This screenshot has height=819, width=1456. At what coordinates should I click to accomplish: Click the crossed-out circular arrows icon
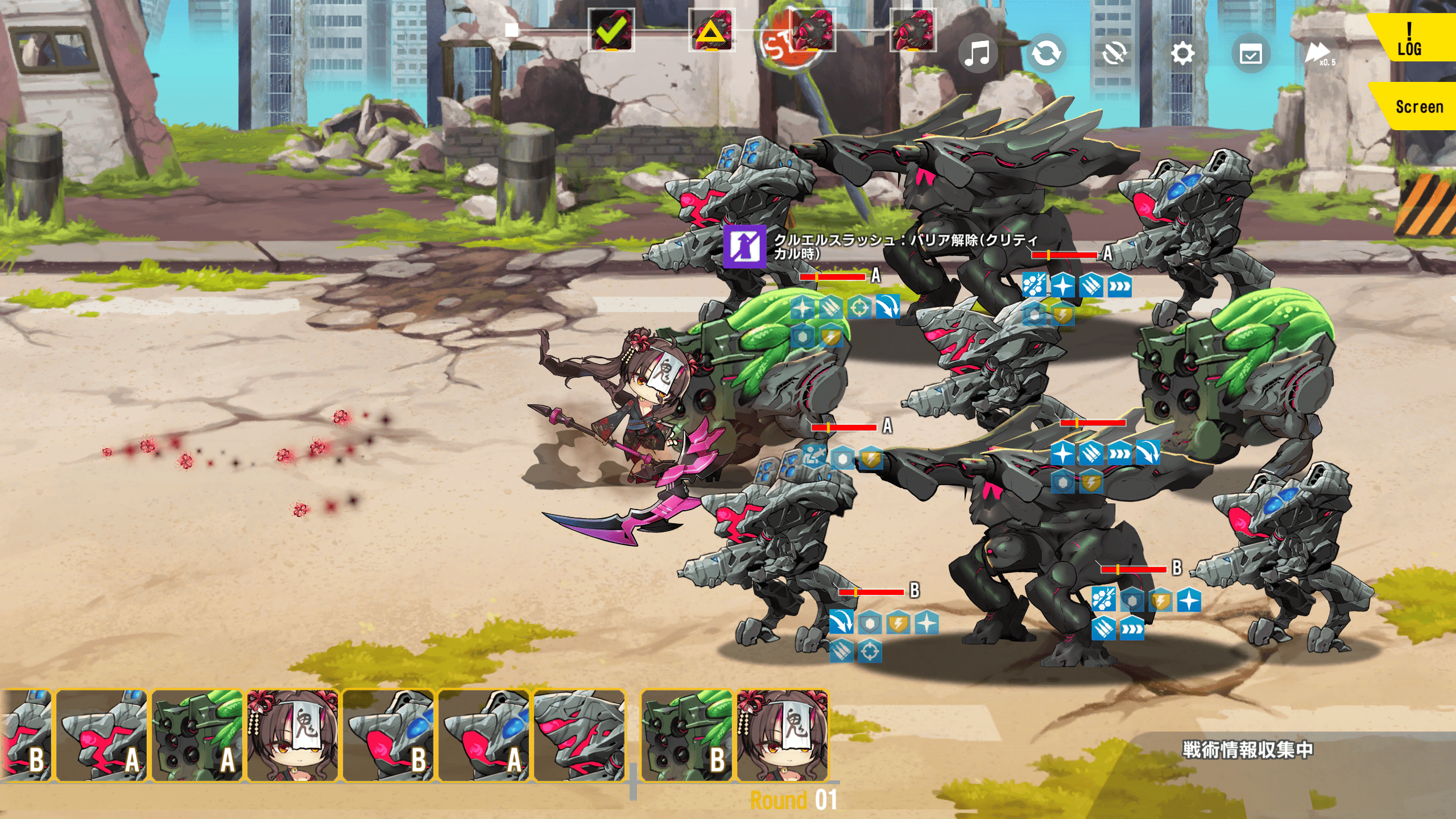pos(1114,54)
